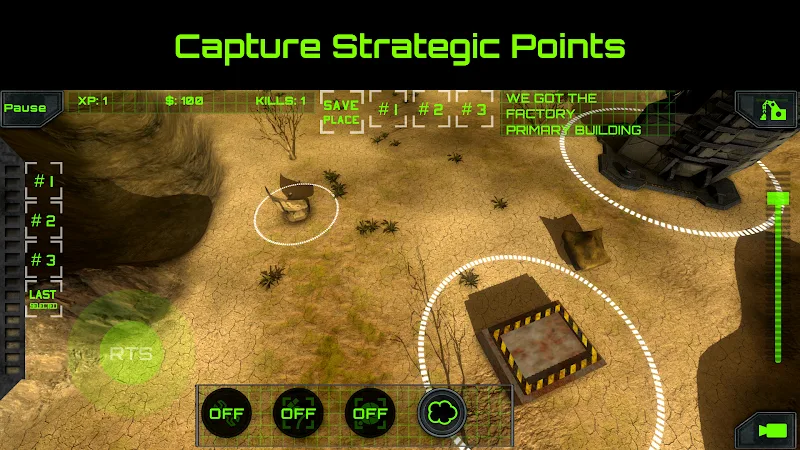The image size is (800, 450).
Task: Click the Save Place button
Action: (x=341, y=112)
